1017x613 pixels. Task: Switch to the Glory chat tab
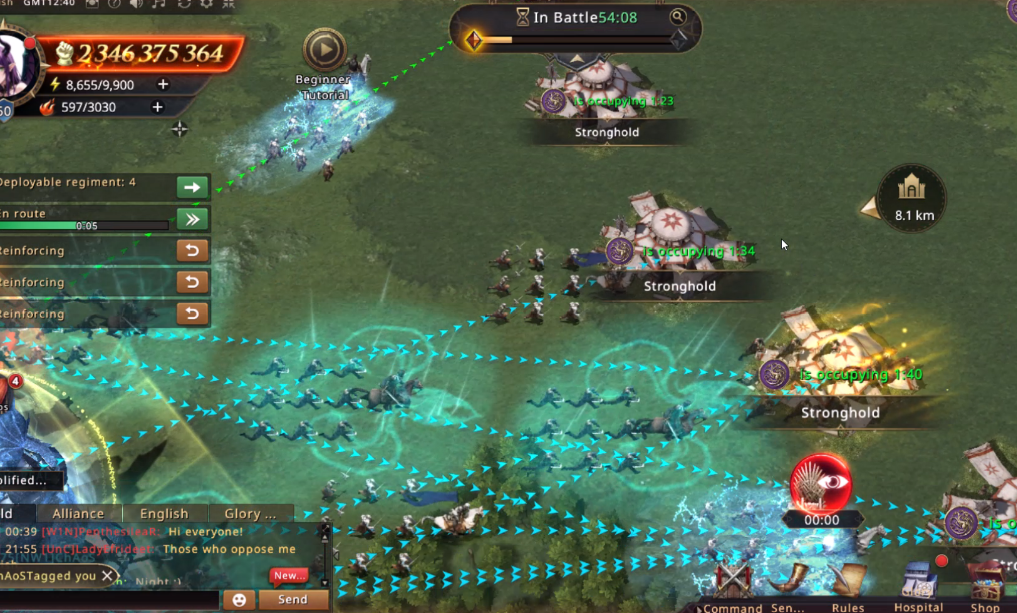250,514
